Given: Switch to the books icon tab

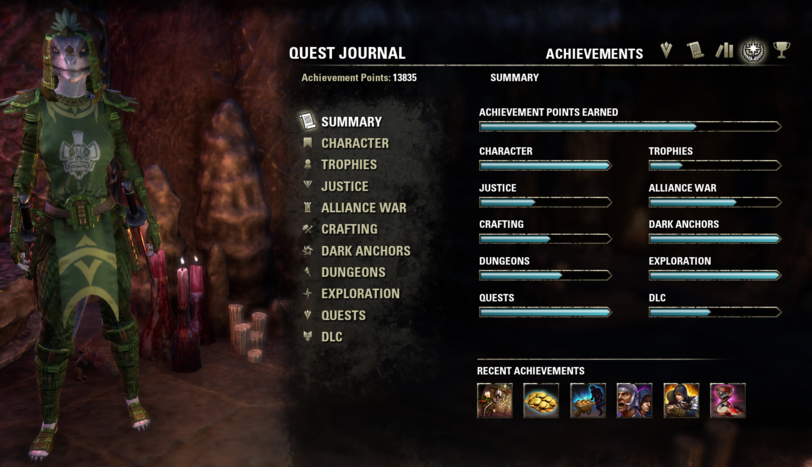Looking at the screenshot, I should point(724,51).
